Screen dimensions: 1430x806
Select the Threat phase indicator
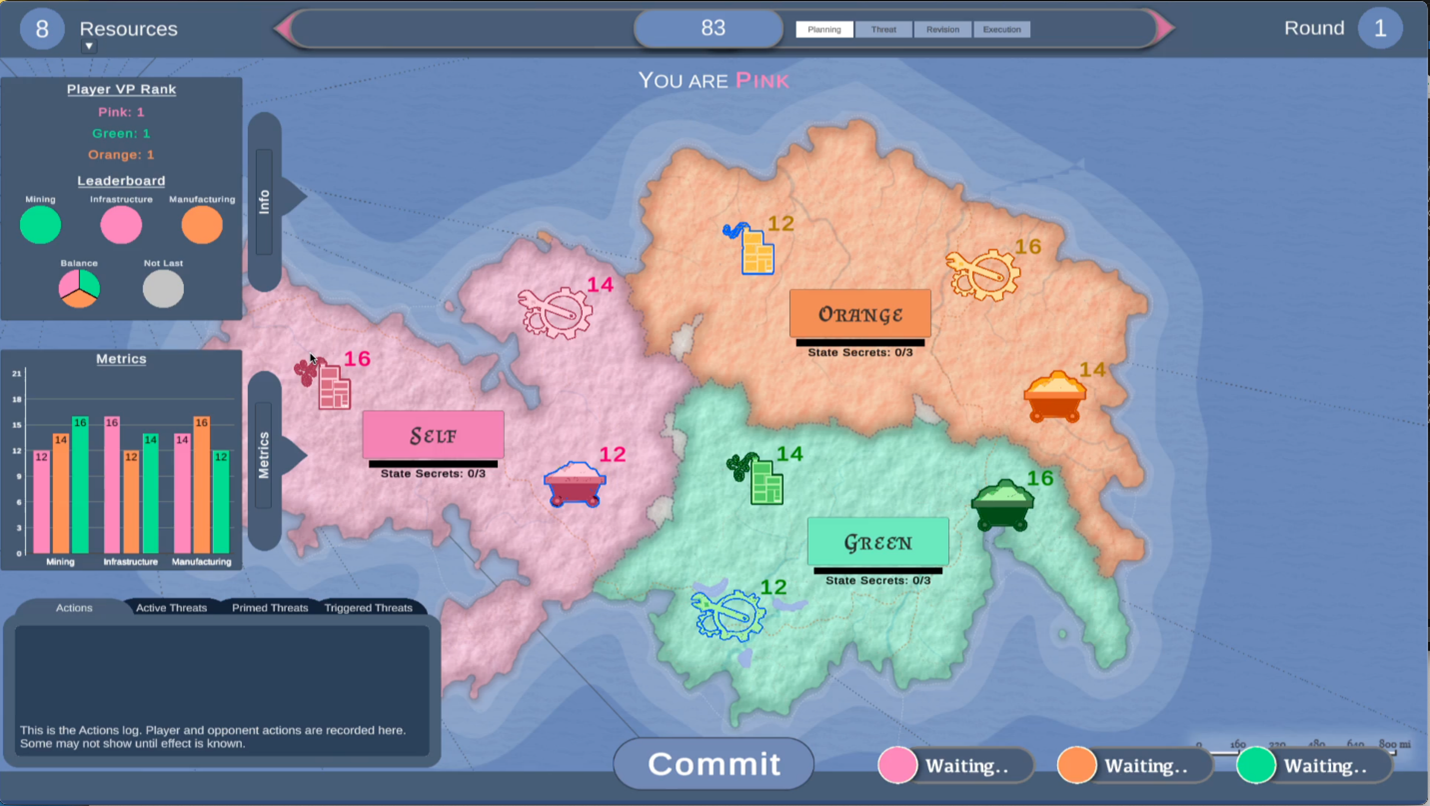883,30
